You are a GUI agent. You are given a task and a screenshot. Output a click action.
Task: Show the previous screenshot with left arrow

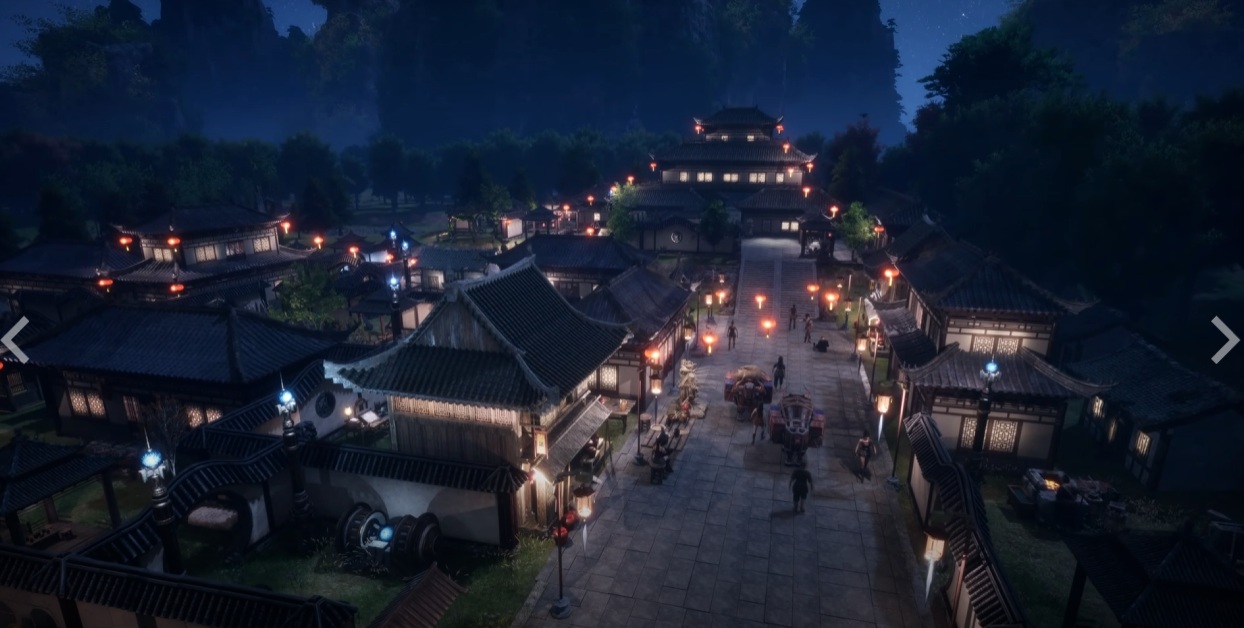coord(14,339)
